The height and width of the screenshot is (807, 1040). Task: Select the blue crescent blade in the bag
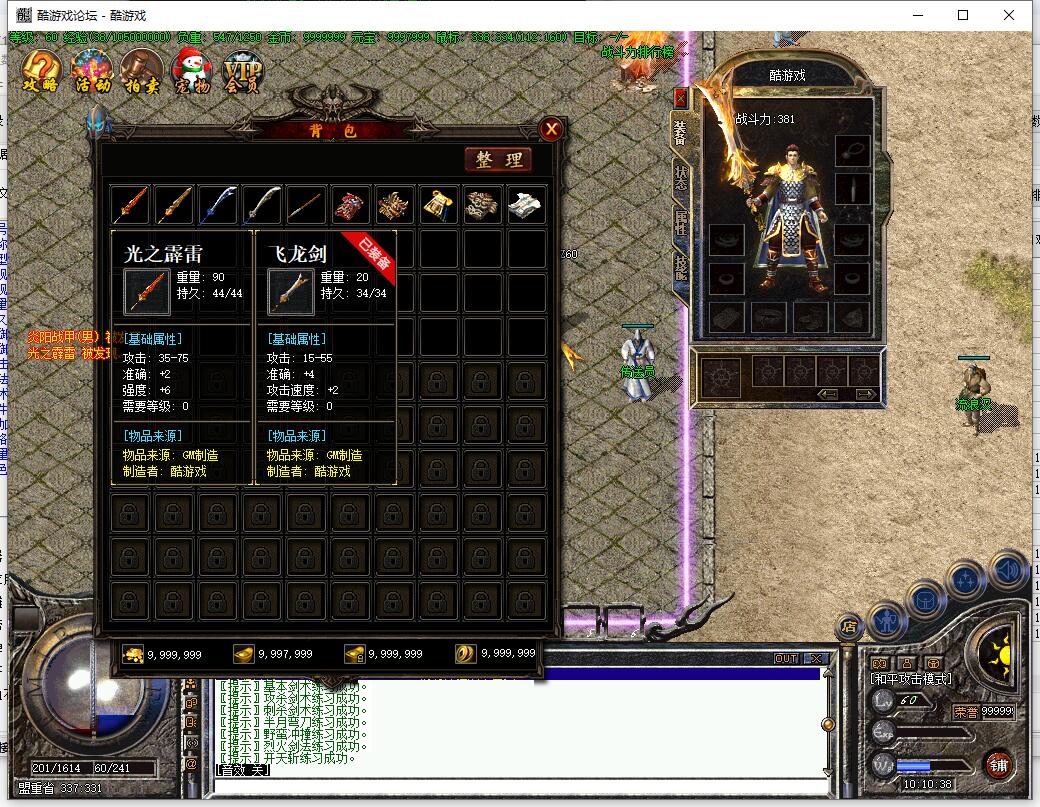point(218,205)
